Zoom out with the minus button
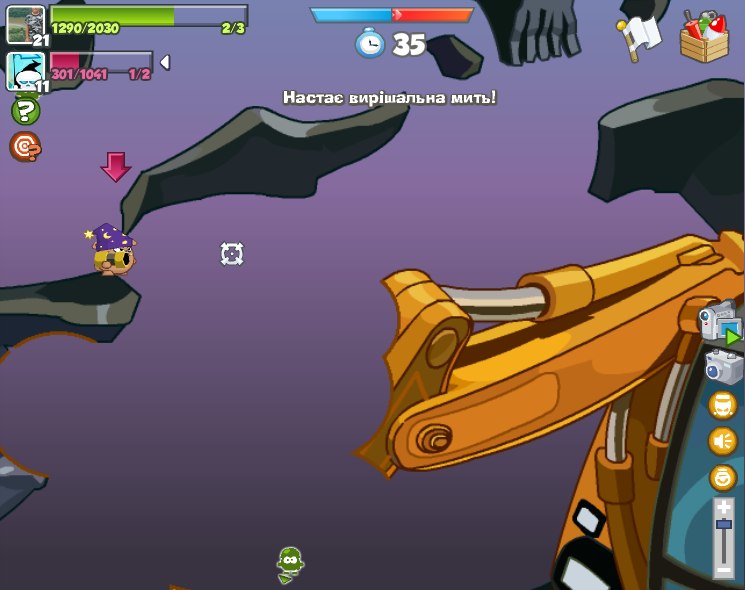The image size is (745, 590). [x=723, y=569]
